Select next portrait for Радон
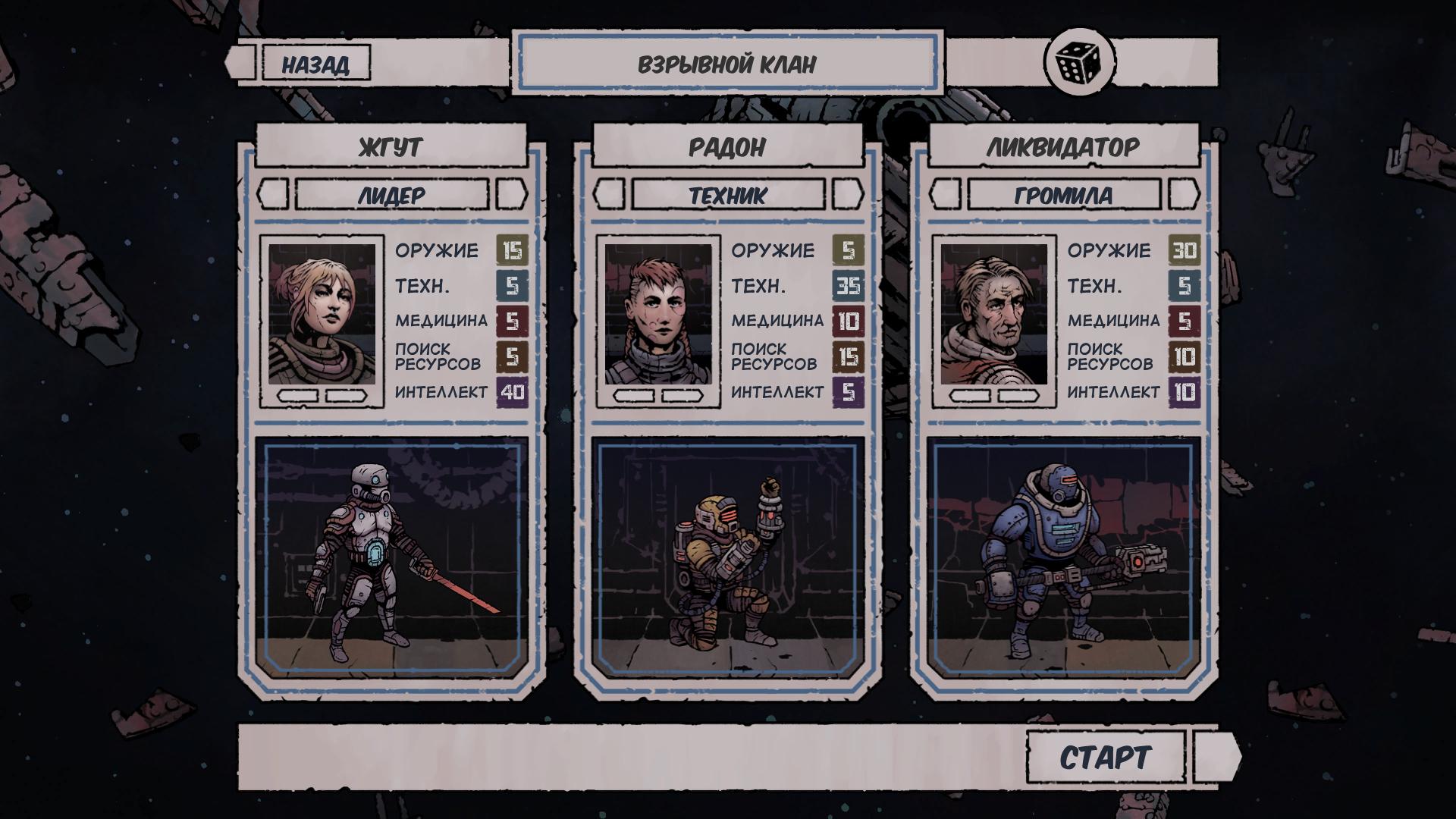Viewport: 1456px width, 819px height. [682, 396]
